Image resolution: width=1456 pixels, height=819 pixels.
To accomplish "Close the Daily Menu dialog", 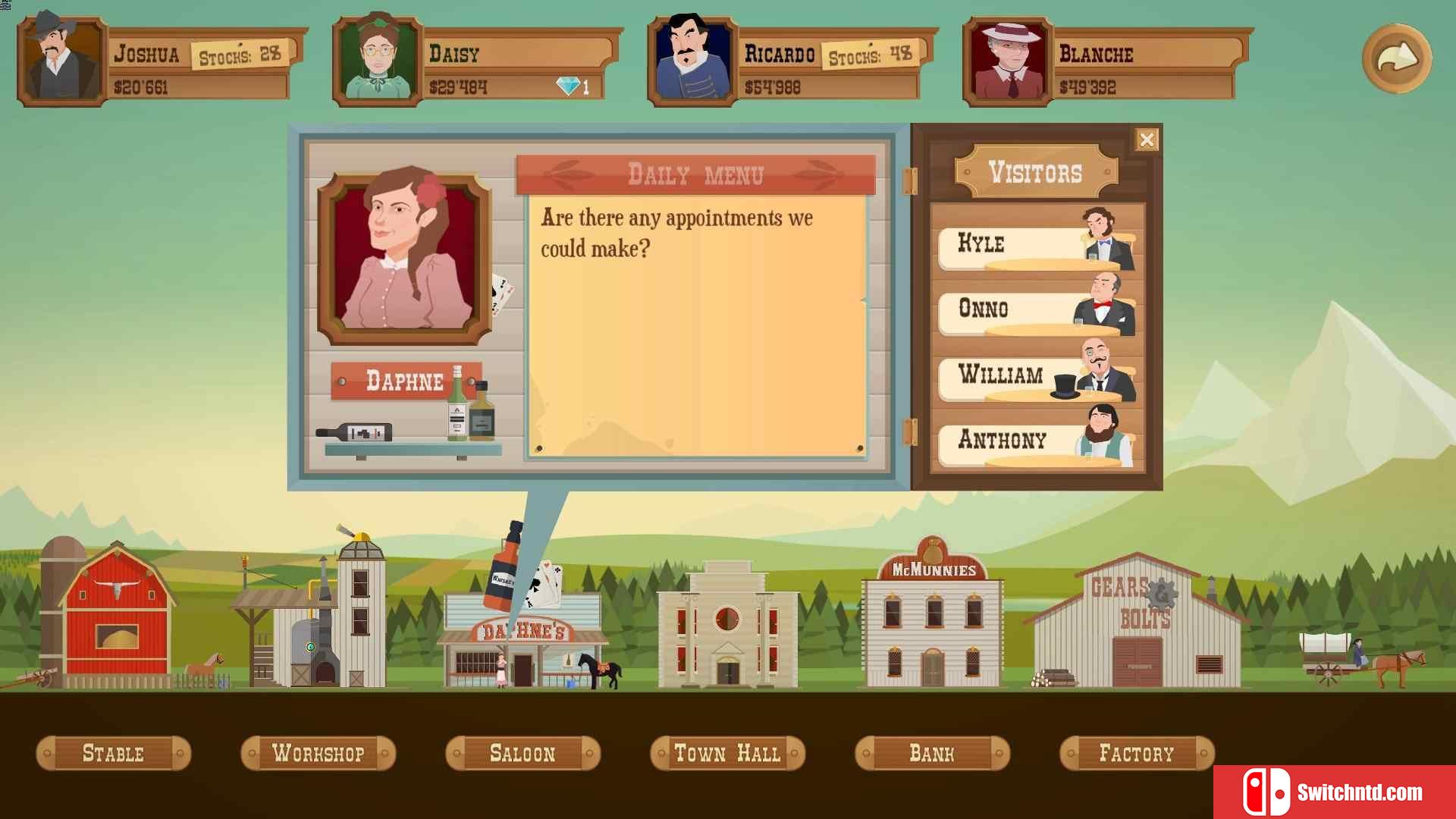I will tap(1146, 140).
